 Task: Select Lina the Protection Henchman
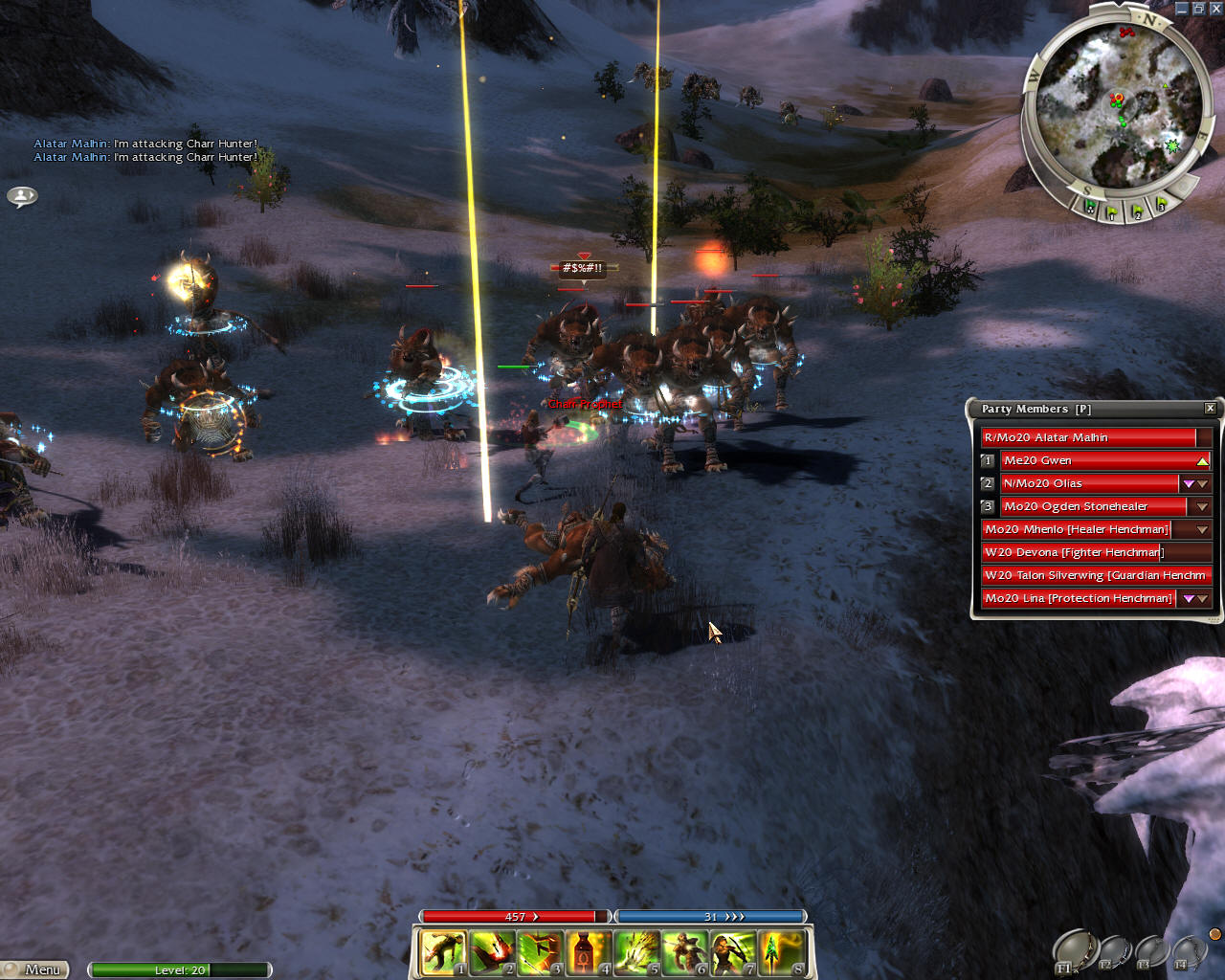point(1079,598)
